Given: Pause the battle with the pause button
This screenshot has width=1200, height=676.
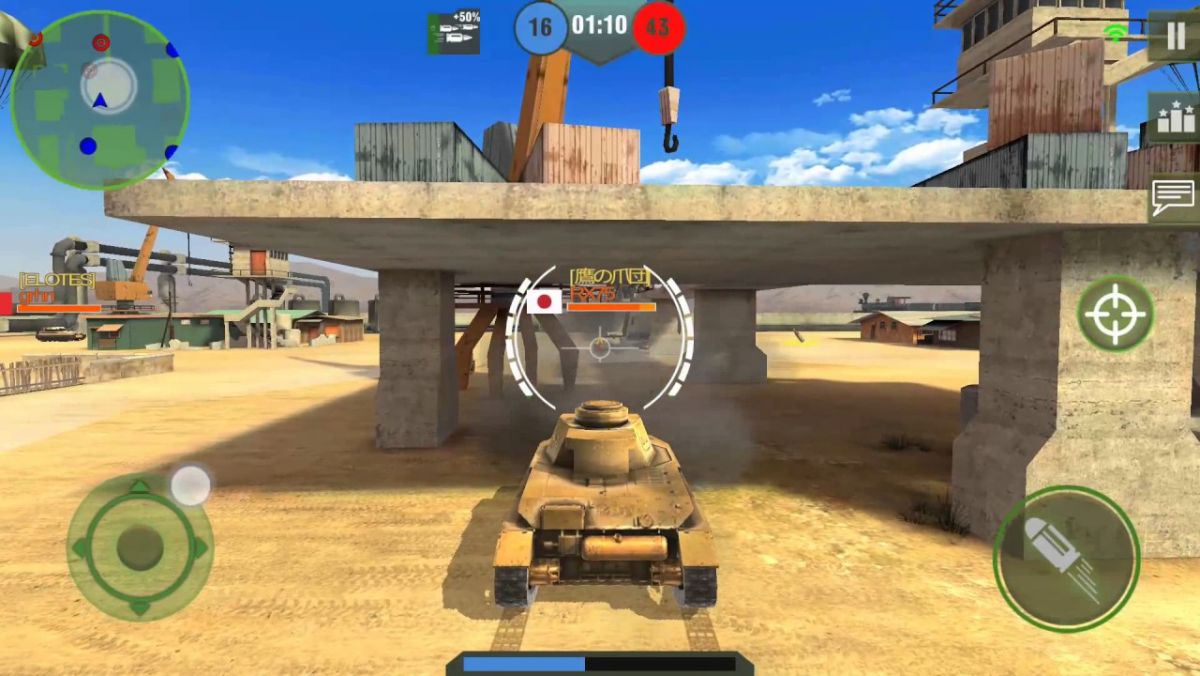Looking at the screenshot, I should click(x=1173, y=37).
